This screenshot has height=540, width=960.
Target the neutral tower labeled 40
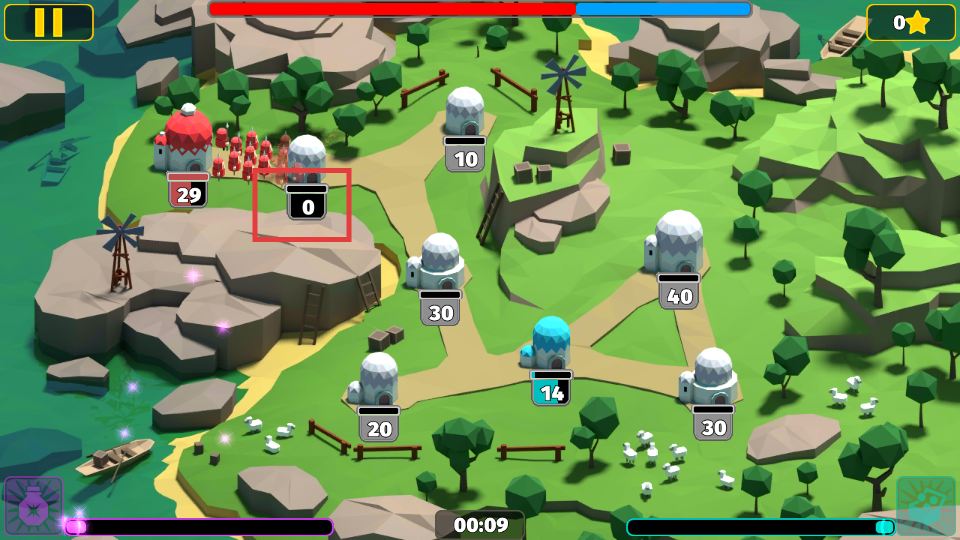coord(677,245)
